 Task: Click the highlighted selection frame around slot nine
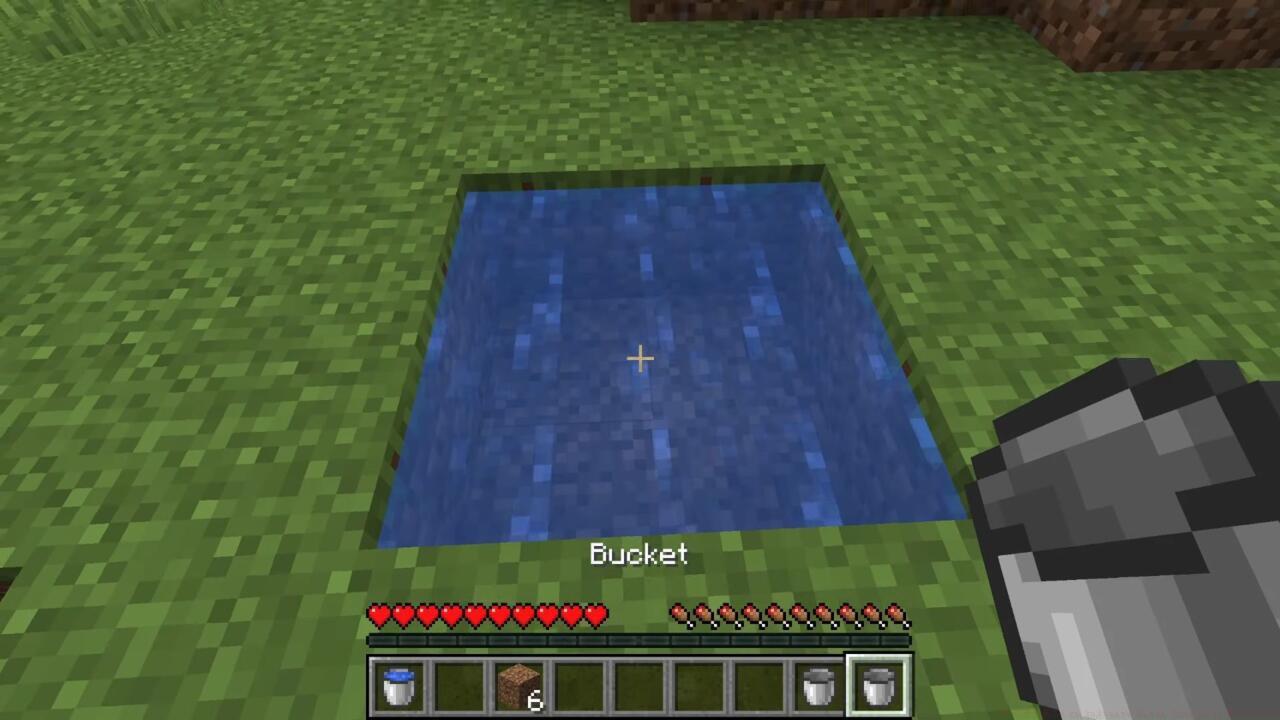tap(876, 687)
